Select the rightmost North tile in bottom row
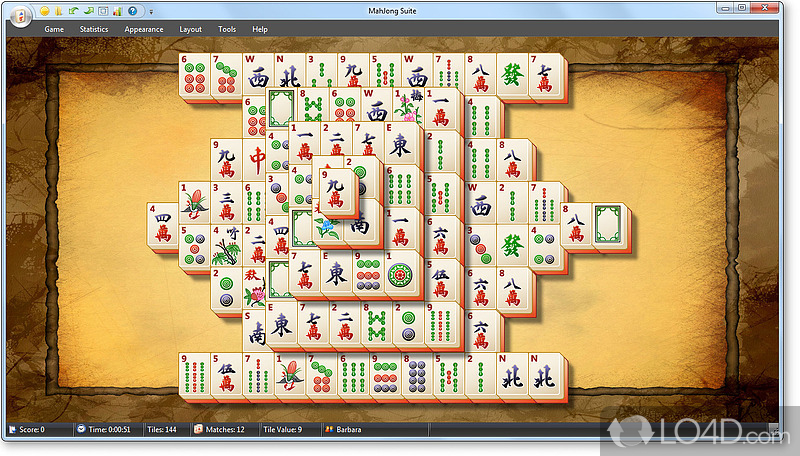 coord(545,378)
